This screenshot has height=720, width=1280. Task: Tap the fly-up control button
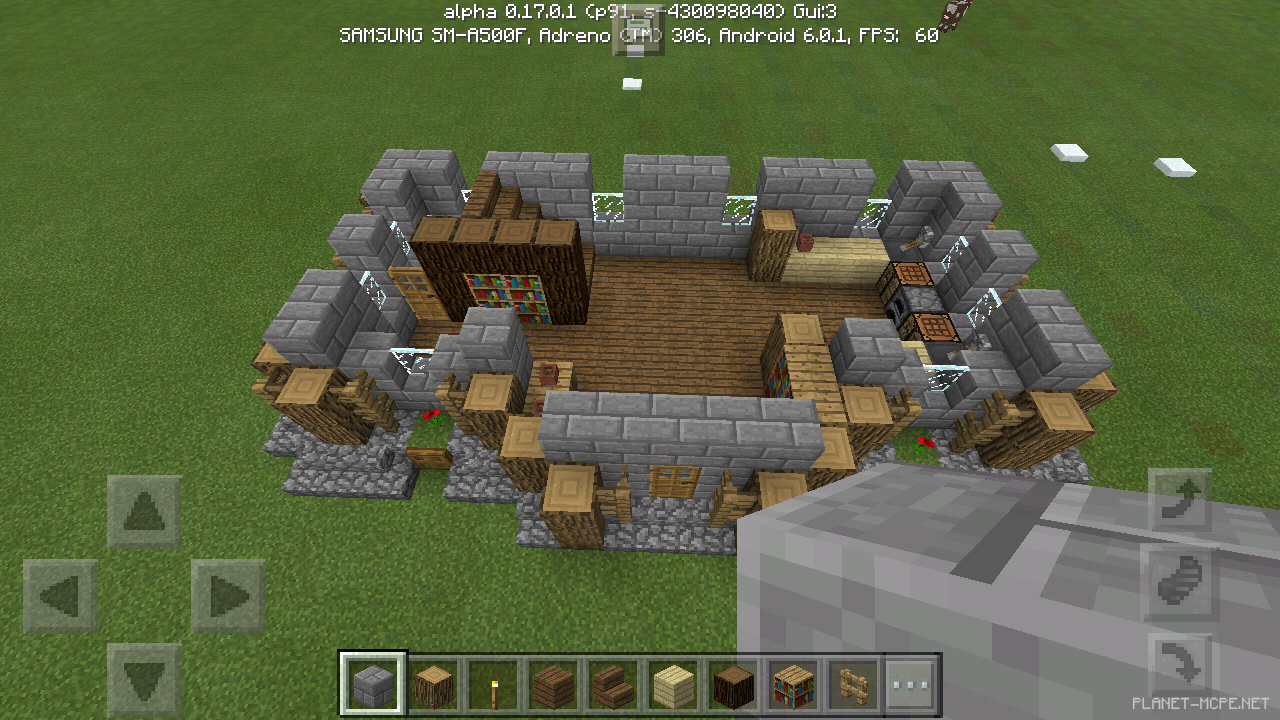pos(1180,497)
